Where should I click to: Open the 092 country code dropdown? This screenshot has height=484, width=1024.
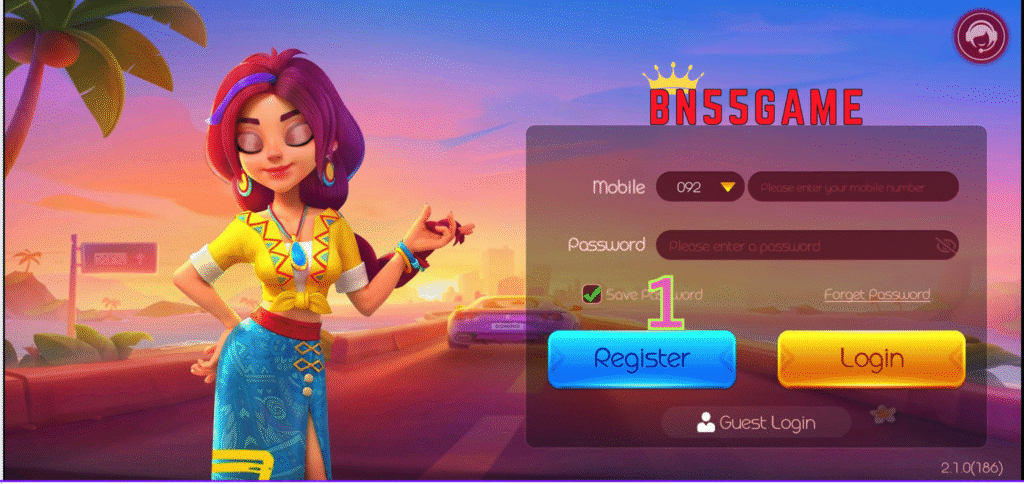(x=700, y=187)
